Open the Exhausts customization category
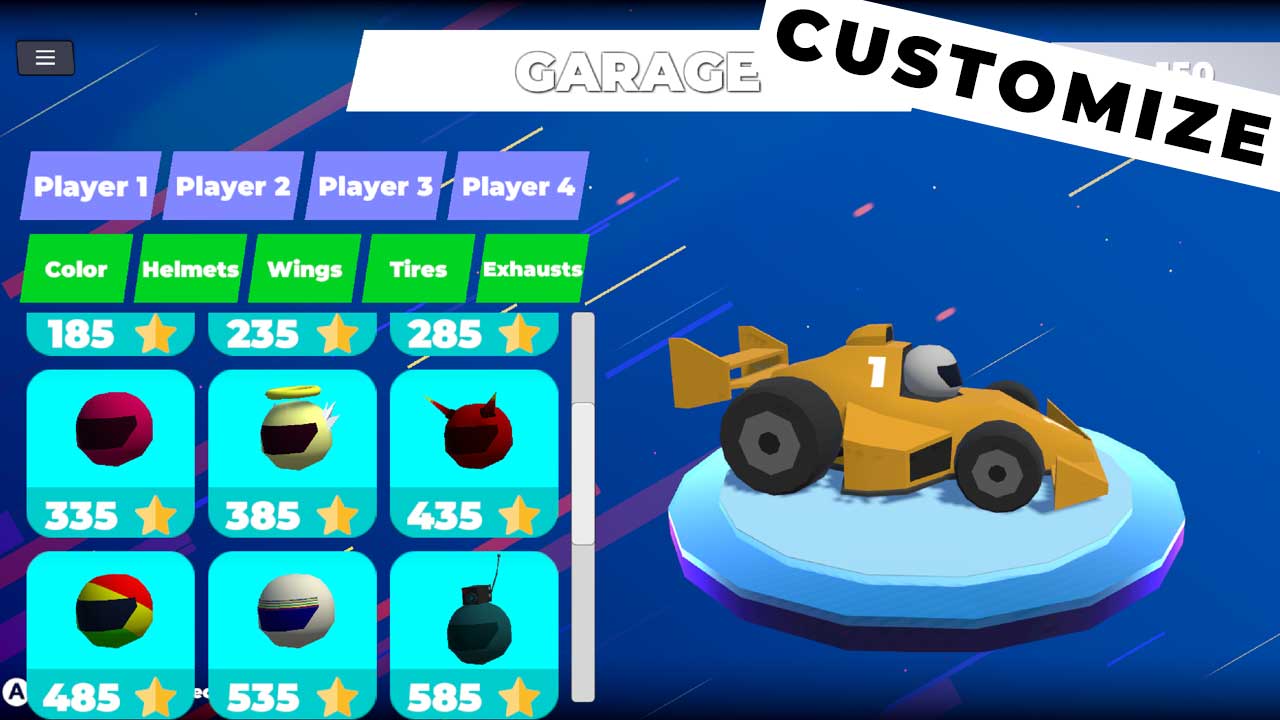Image resolution: width=1280 pixels, height=720 pixels. point(532,269)
